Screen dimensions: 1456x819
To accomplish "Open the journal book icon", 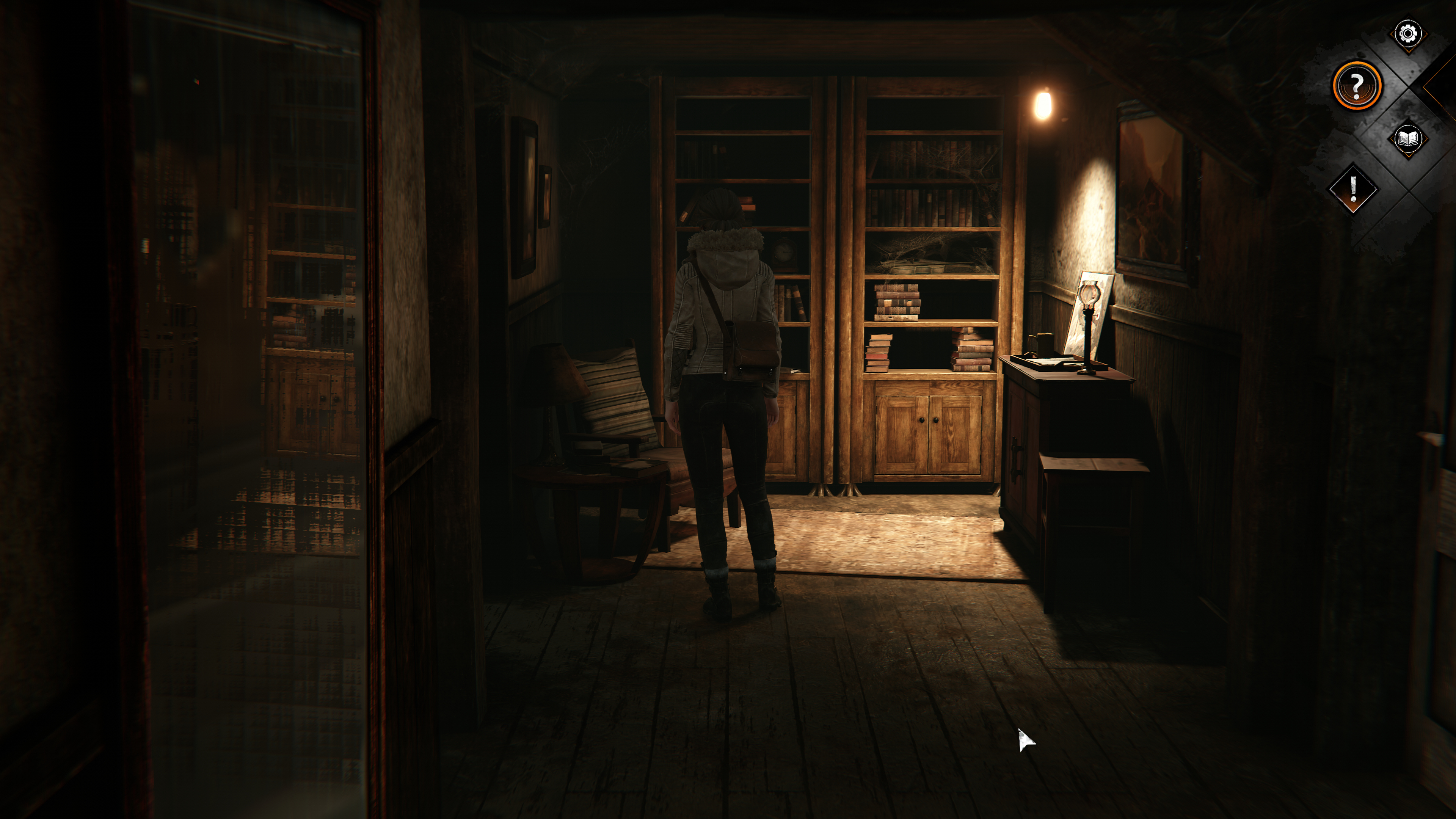I will (1407, 139).
